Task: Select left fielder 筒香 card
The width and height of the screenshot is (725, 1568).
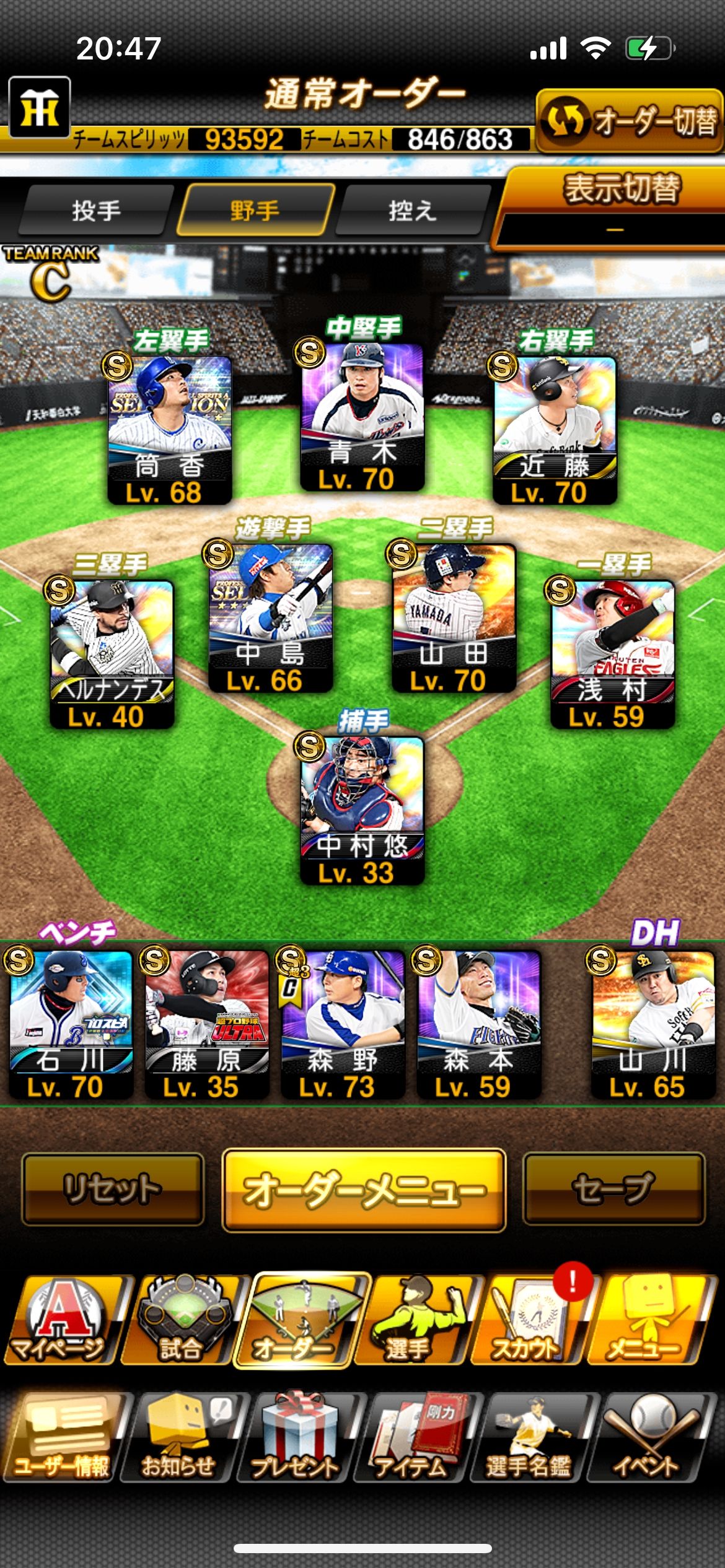Action: pos(170,429)
